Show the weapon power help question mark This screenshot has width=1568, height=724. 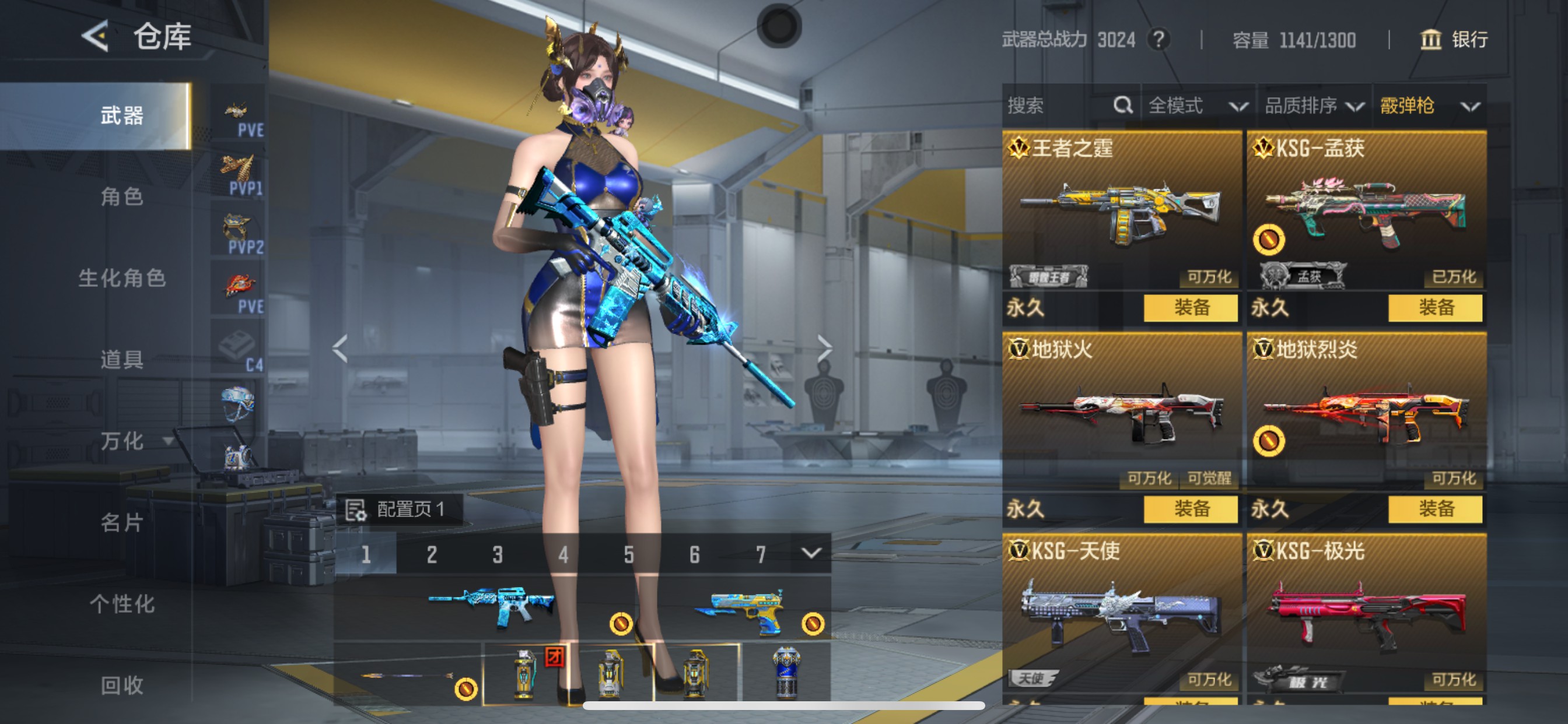[1158, 40]
